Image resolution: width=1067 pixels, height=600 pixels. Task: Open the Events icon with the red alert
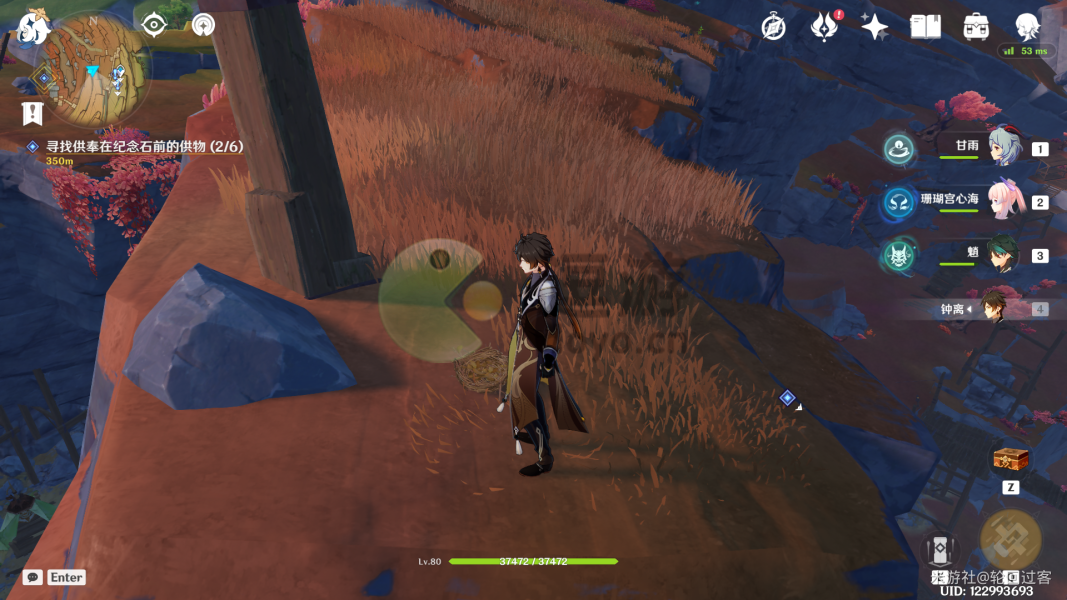[824, 27]
